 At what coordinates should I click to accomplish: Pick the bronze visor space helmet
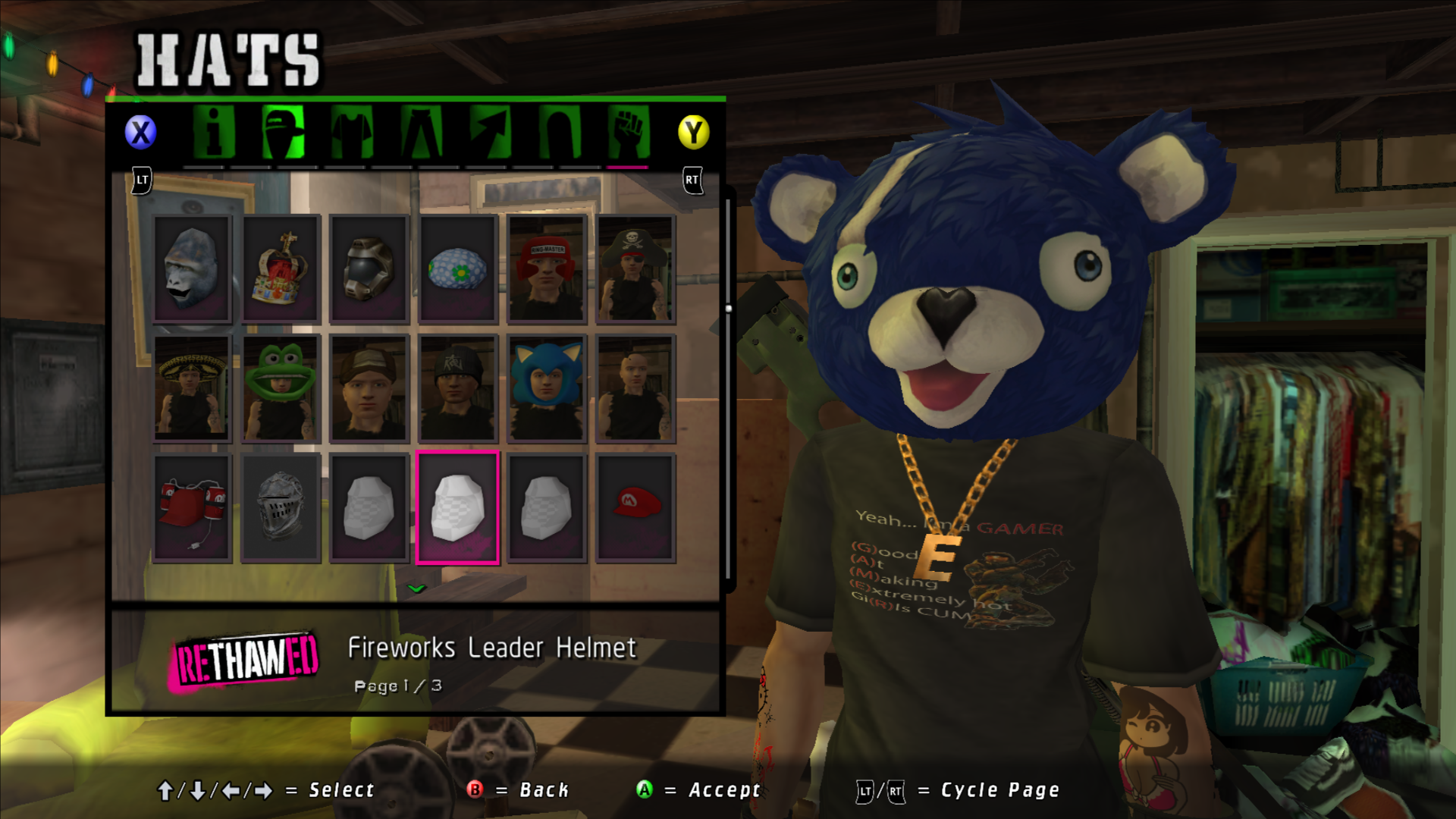(369, 269)
